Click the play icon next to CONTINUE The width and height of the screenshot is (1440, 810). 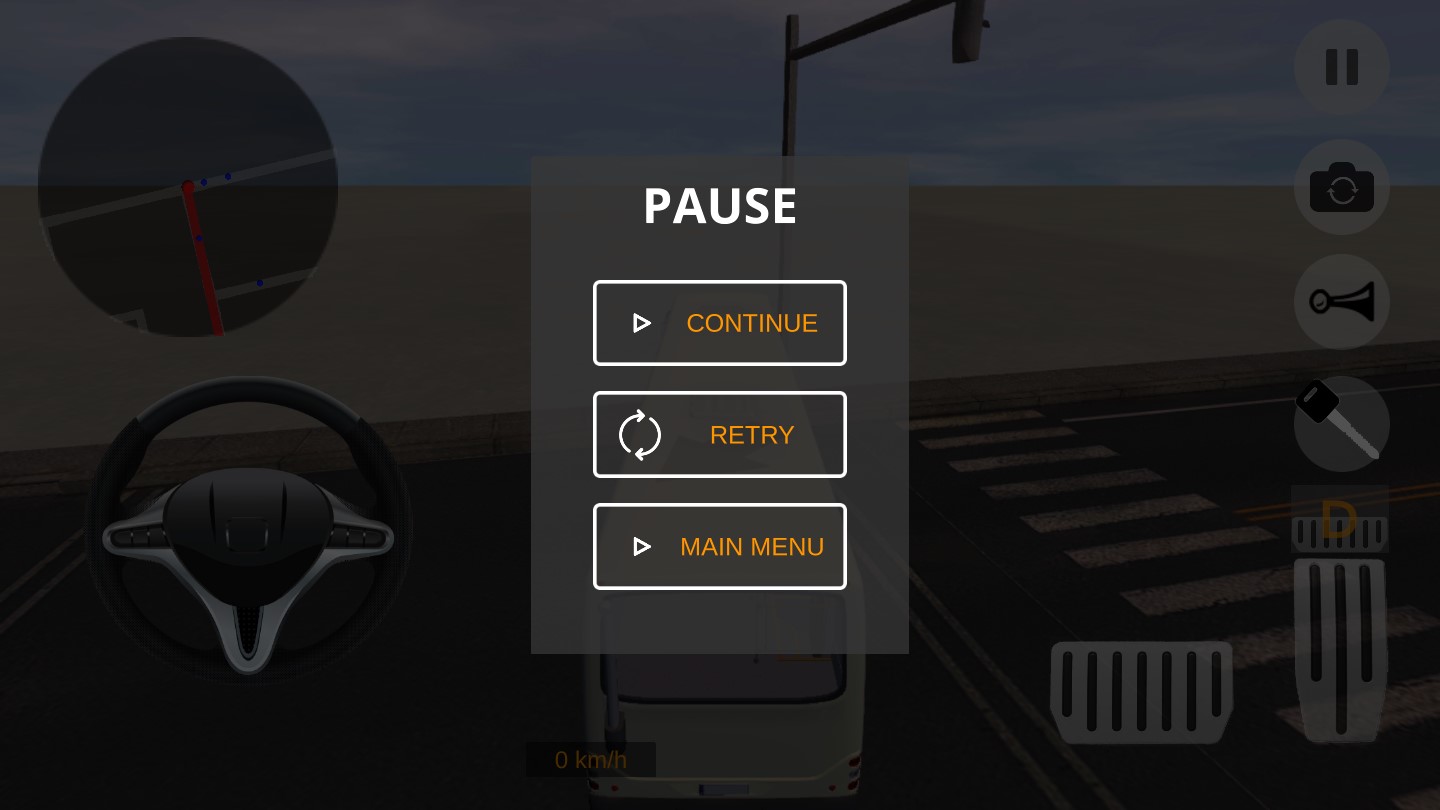point(641,323)
